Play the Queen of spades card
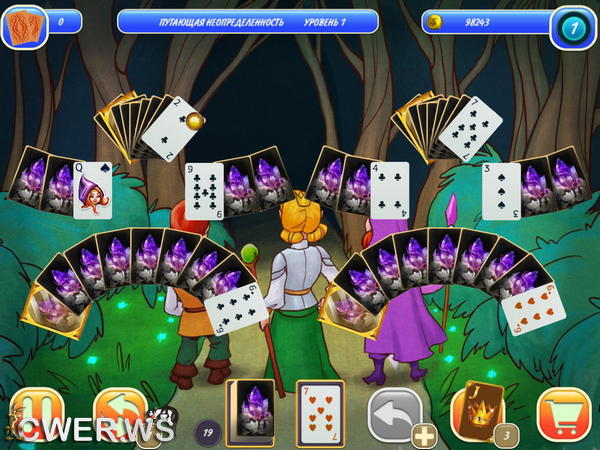 point(92,189)
